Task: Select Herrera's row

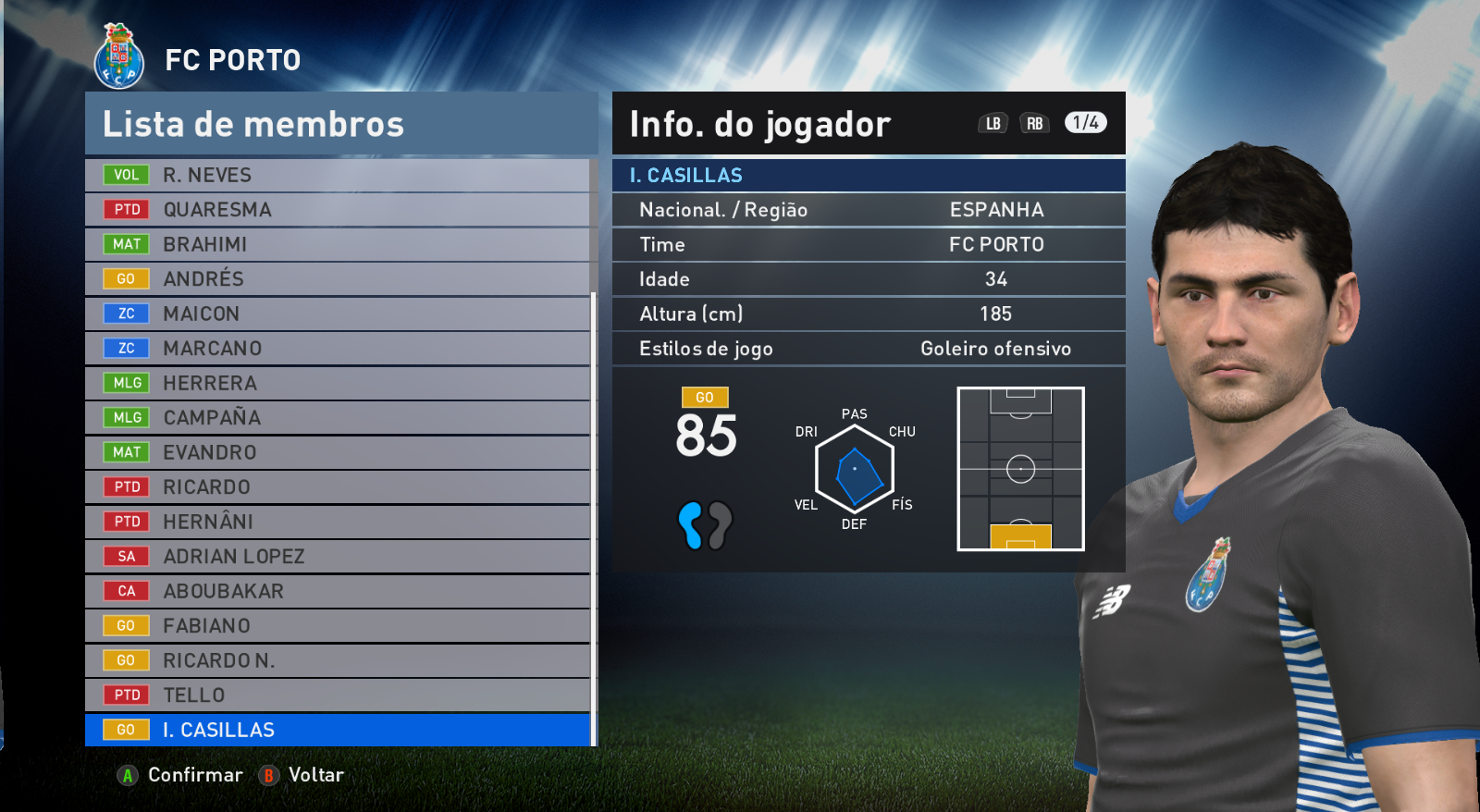Action: pyautogui.click(x=338, y=383)
